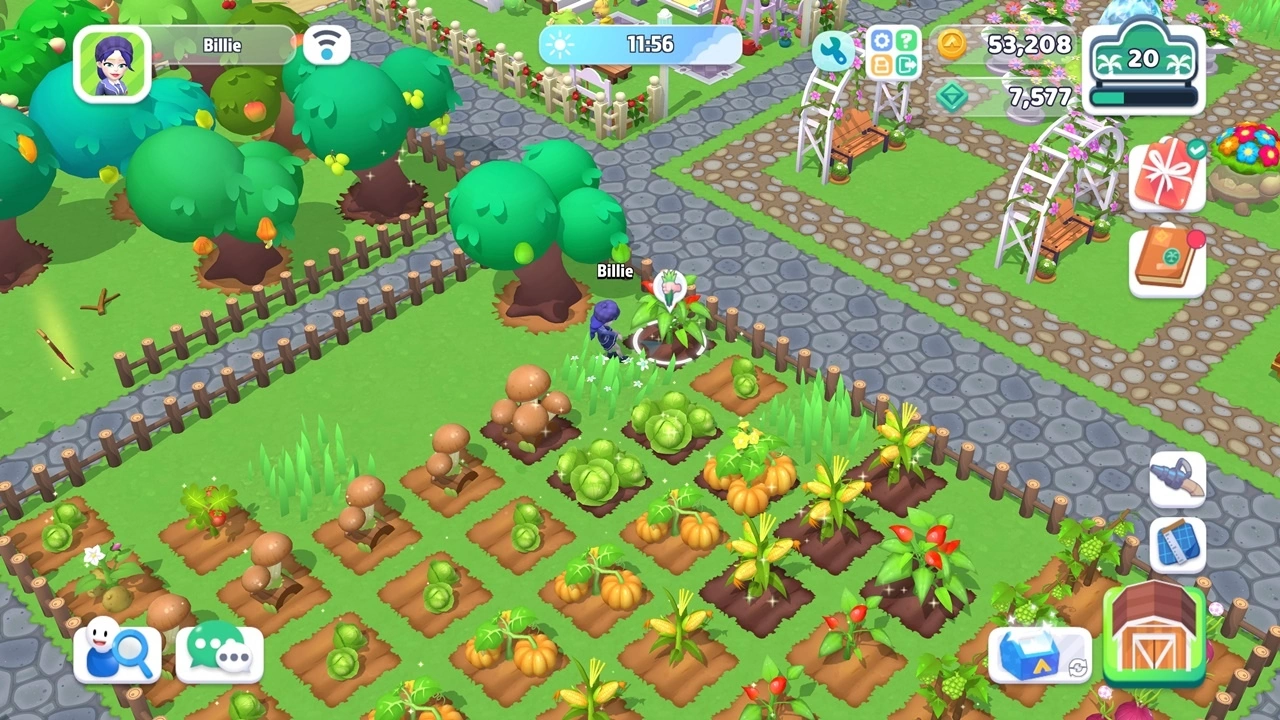Open the blue wrench tools button
1280x720 pixels.
pos(832,50)
